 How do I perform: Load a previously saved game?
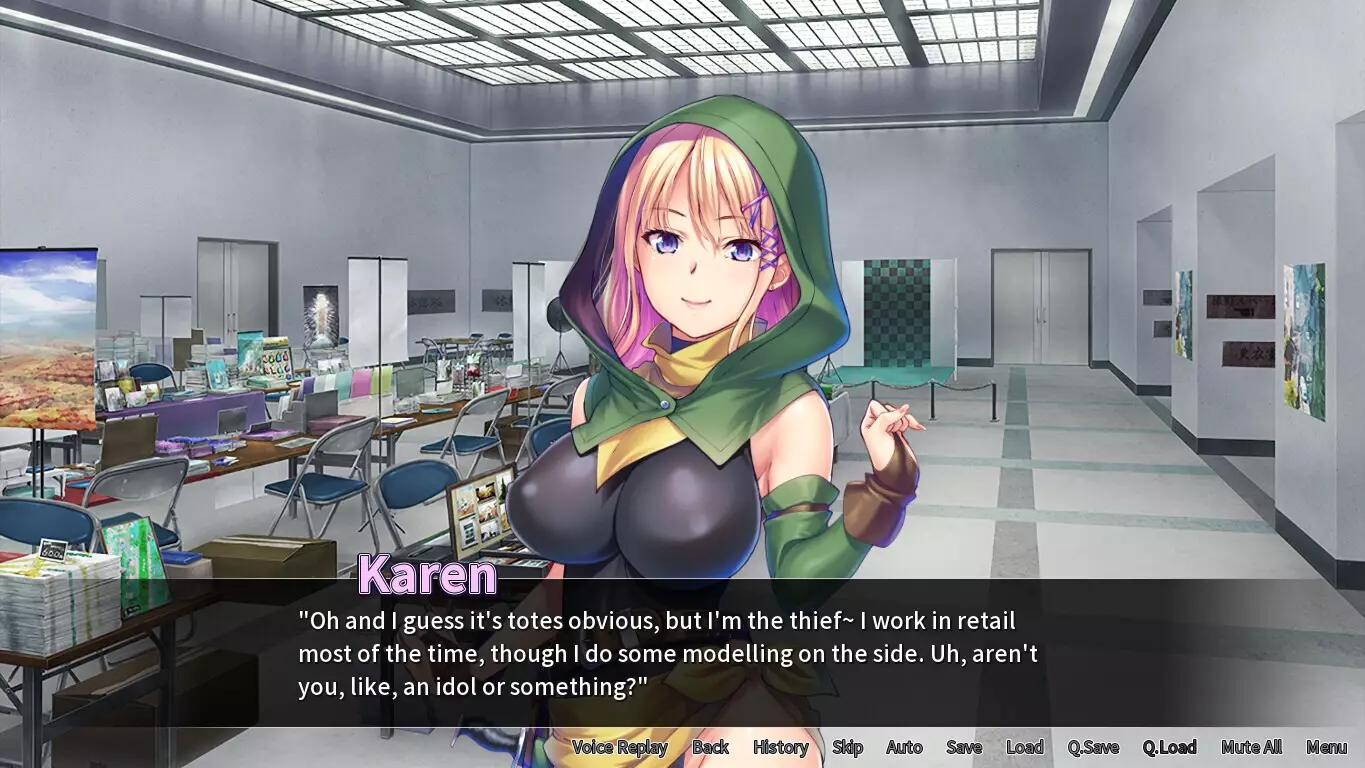tap(1024, 747)
